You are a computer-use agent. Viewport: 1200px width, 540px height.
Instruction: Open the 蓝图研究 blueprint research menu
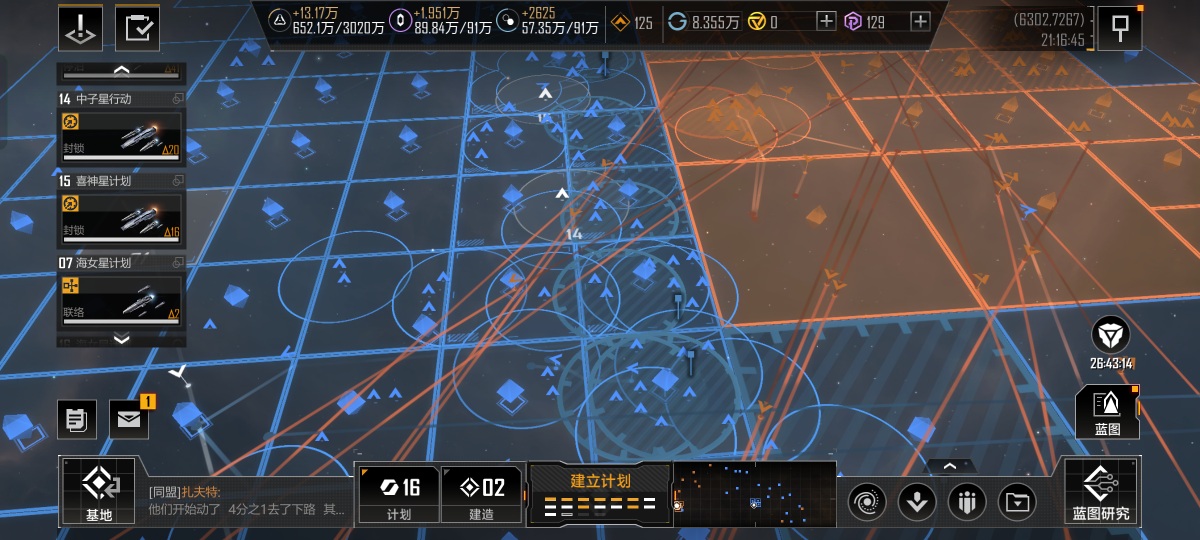pos(1103,492)
